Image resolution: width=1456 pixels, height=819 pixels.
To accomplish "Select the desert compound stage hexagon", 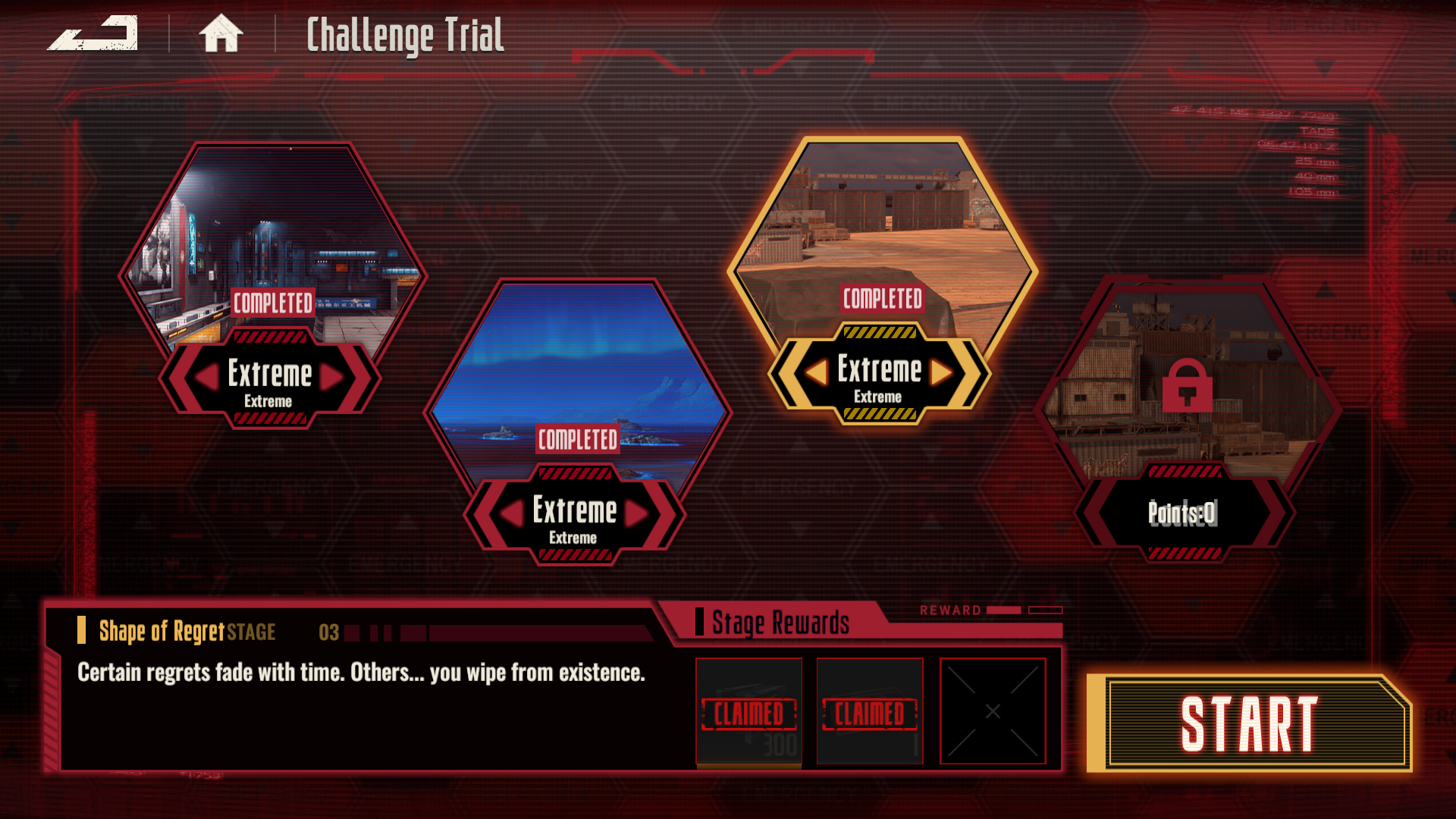I will point(882,227).
